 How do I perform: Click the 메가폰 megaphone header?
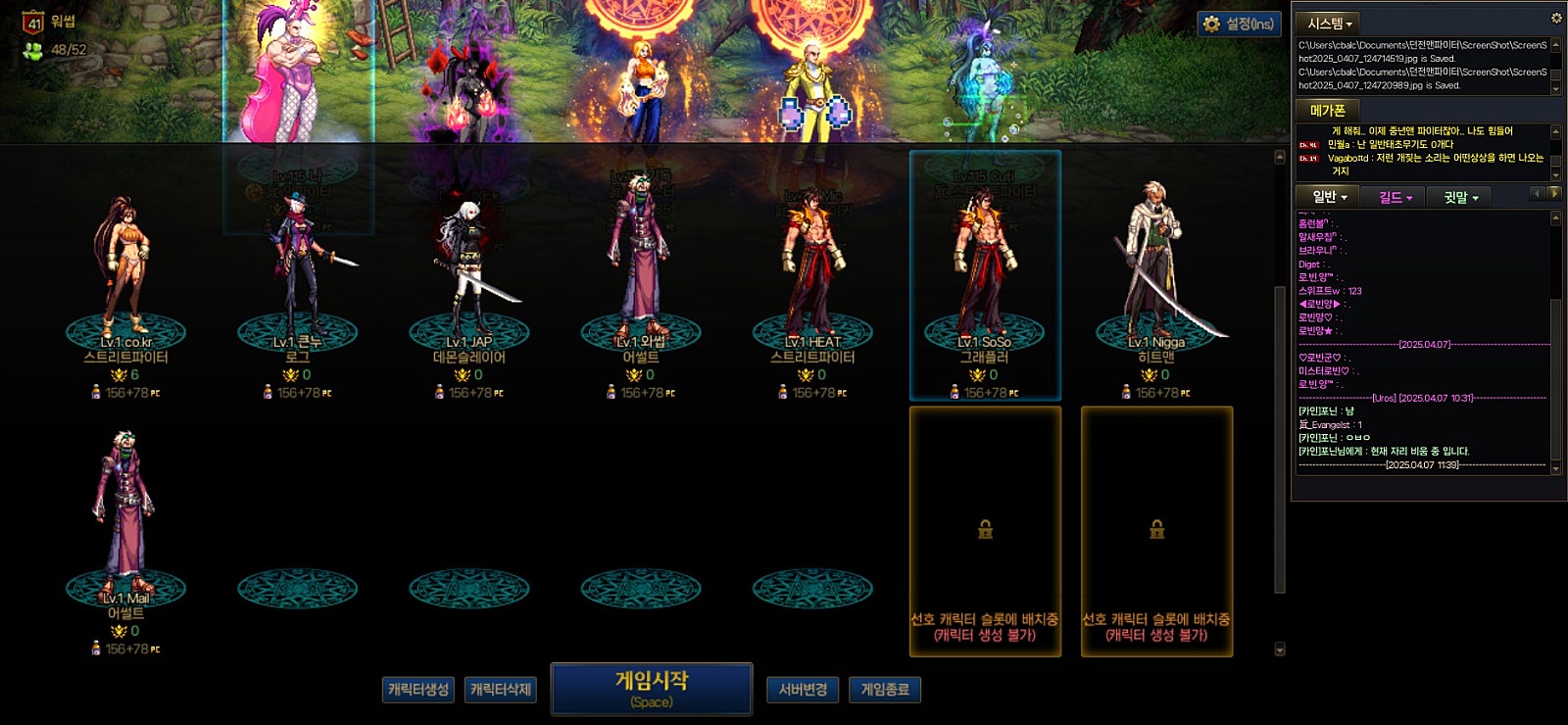click(x=1328, y=111)
